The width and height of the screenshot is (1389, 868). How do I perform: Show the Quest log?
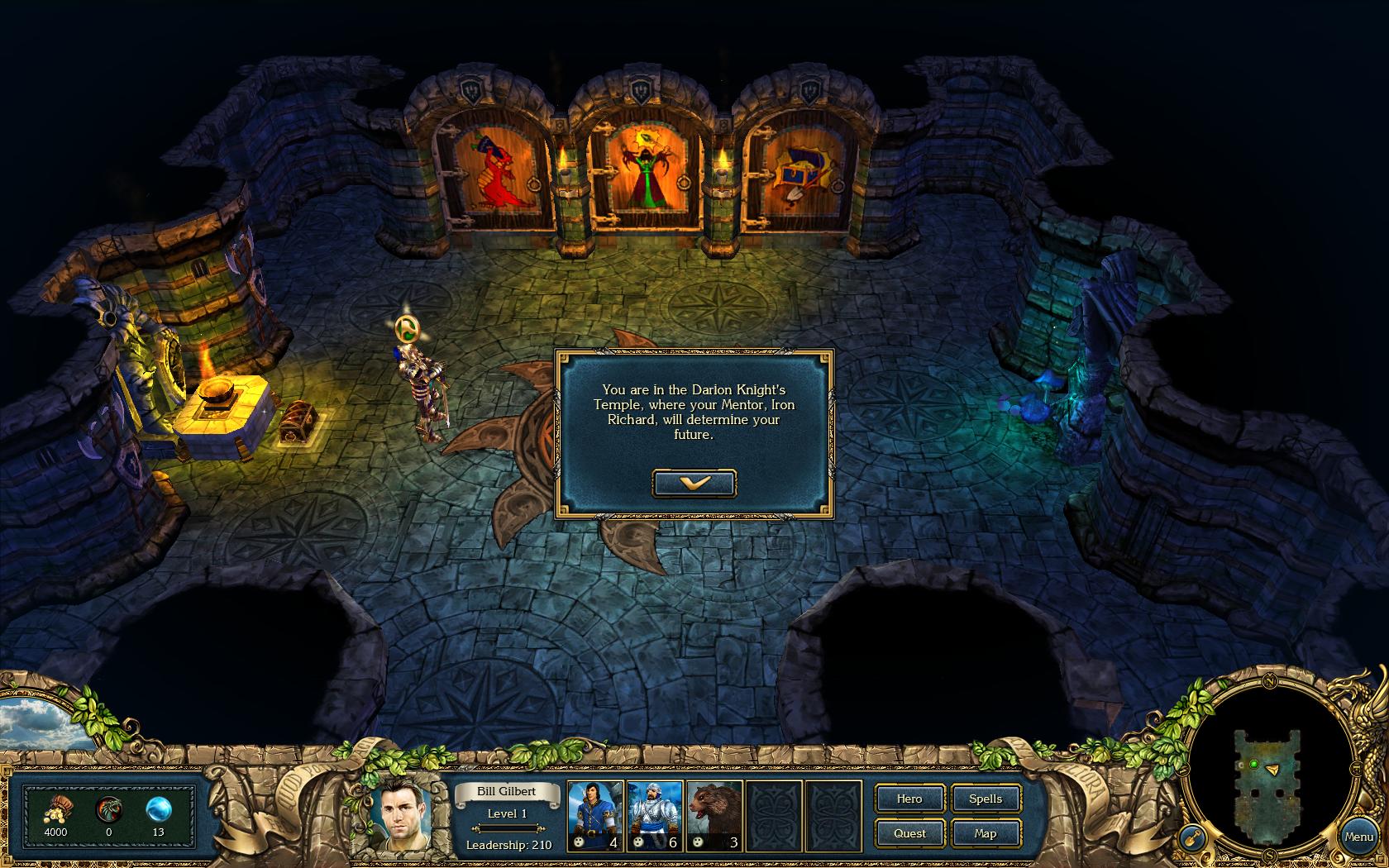[x=909, y=833]
